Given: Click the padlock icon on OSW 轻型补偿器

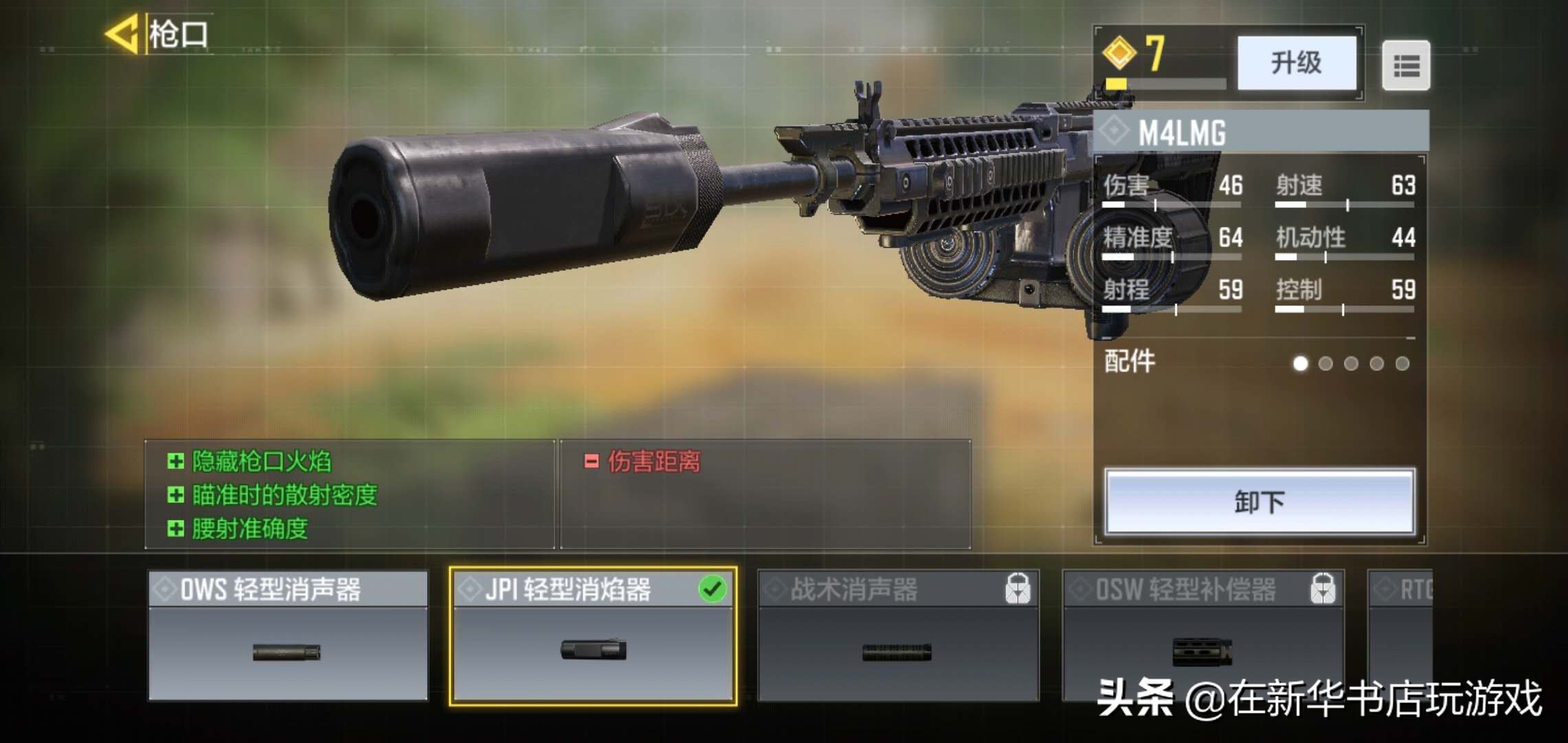Looking at the screenshot, I should coord(1320,590).
